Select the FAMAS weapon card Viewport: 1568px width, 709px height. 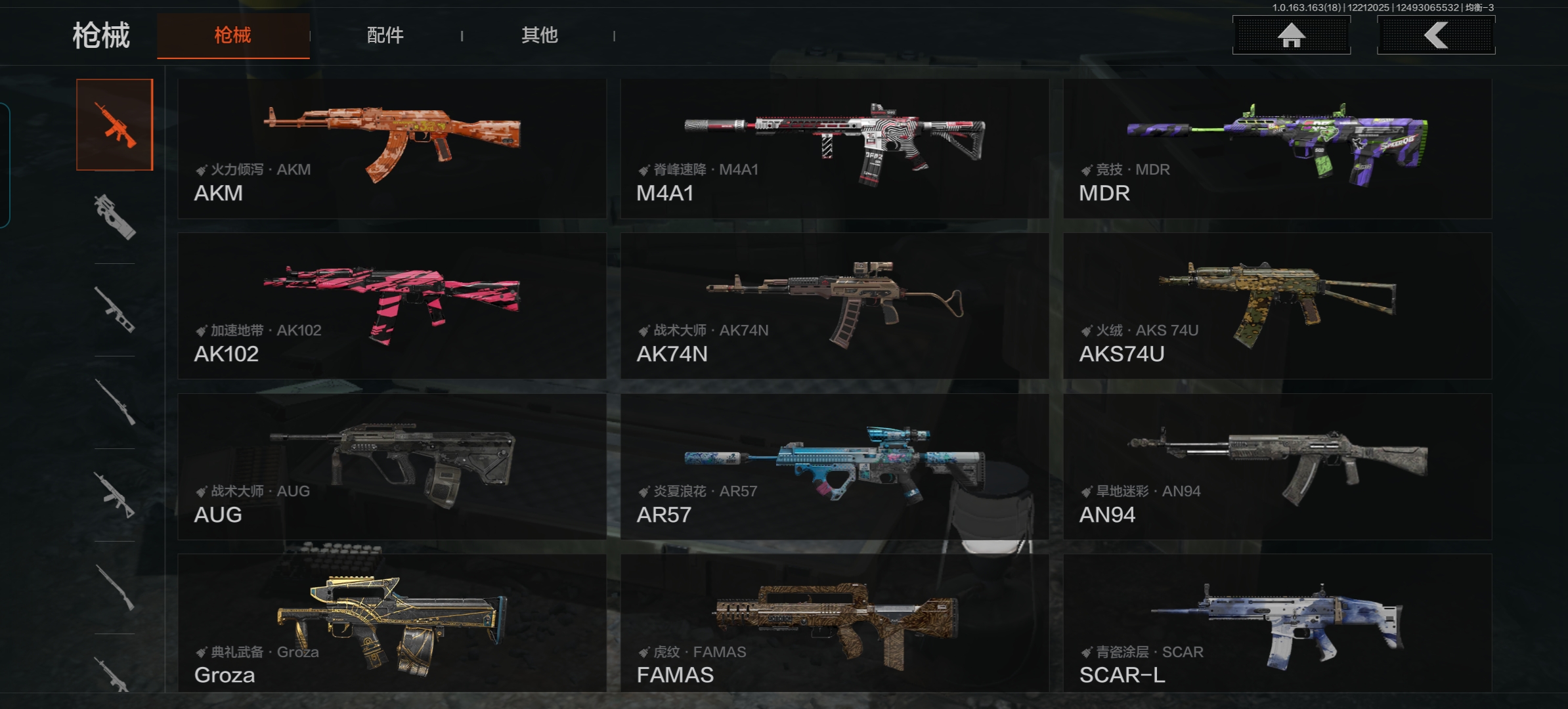click(834, 622)
